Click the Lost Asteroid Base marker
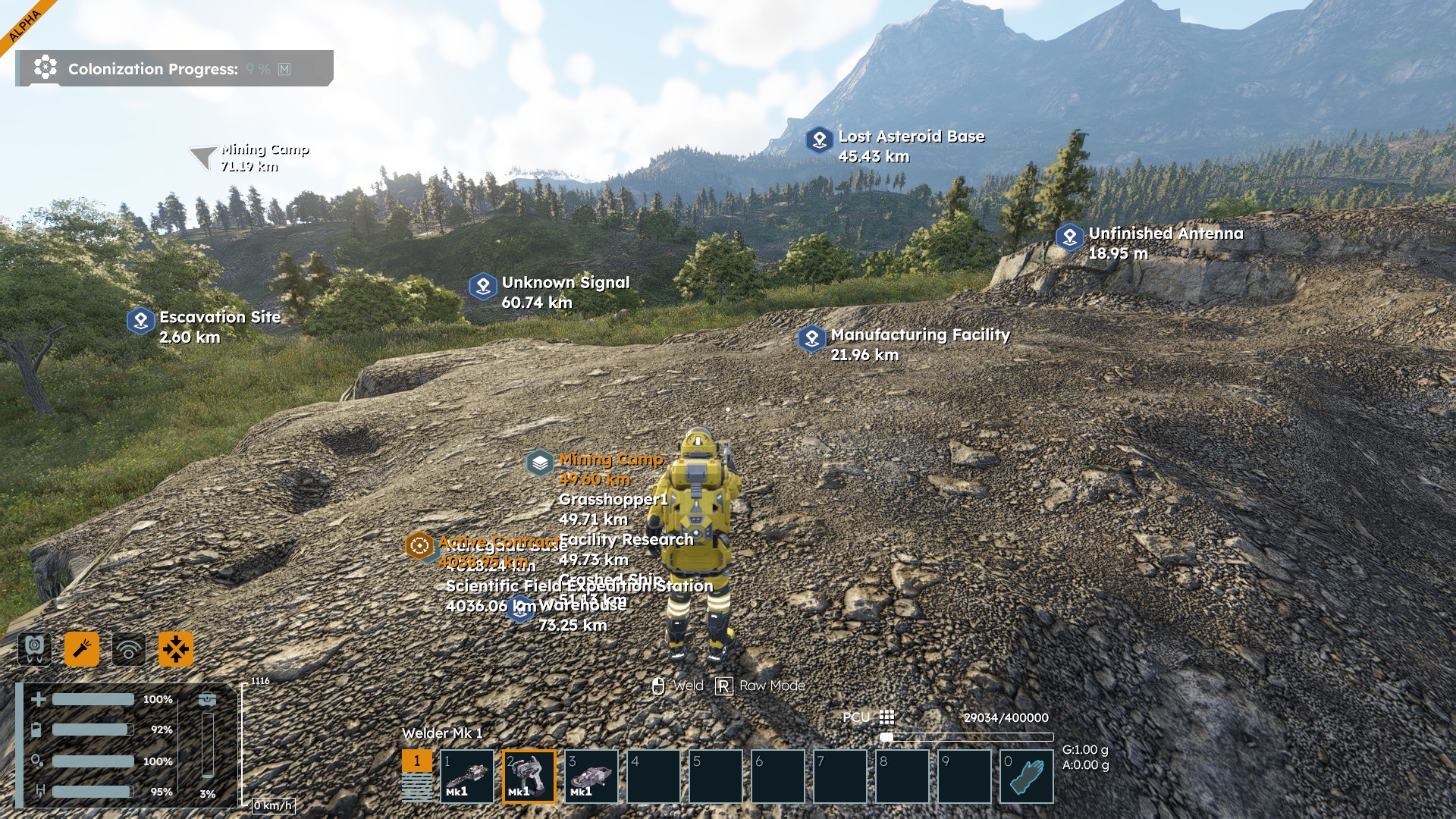This screenshot has width=1456, height=819. pyautogui.click(x=819, y=140)
